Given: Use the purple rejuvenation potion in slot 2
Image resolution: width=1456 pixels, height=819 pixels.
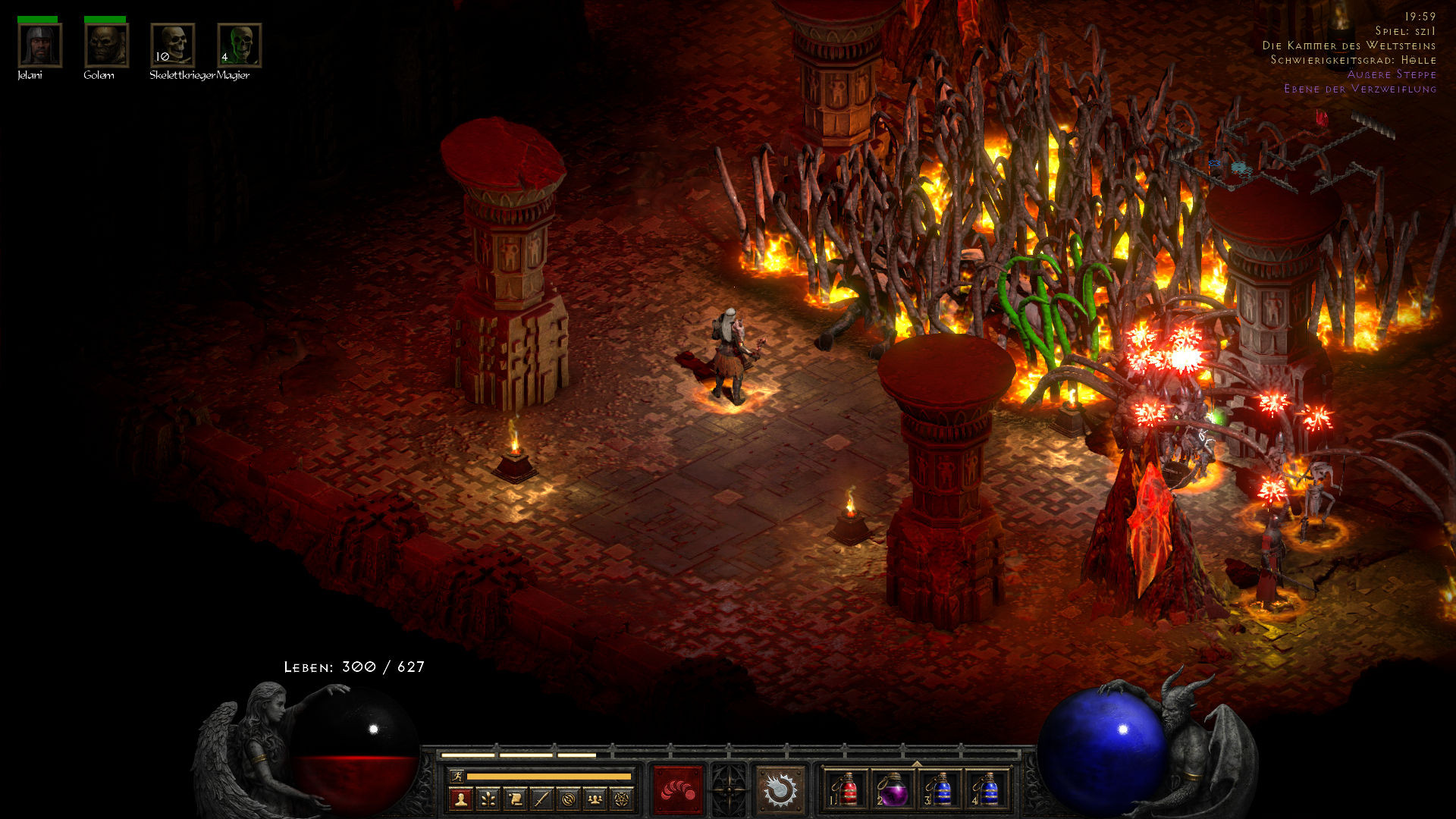Looking at the screenshot, I should (x=893, y=790).
